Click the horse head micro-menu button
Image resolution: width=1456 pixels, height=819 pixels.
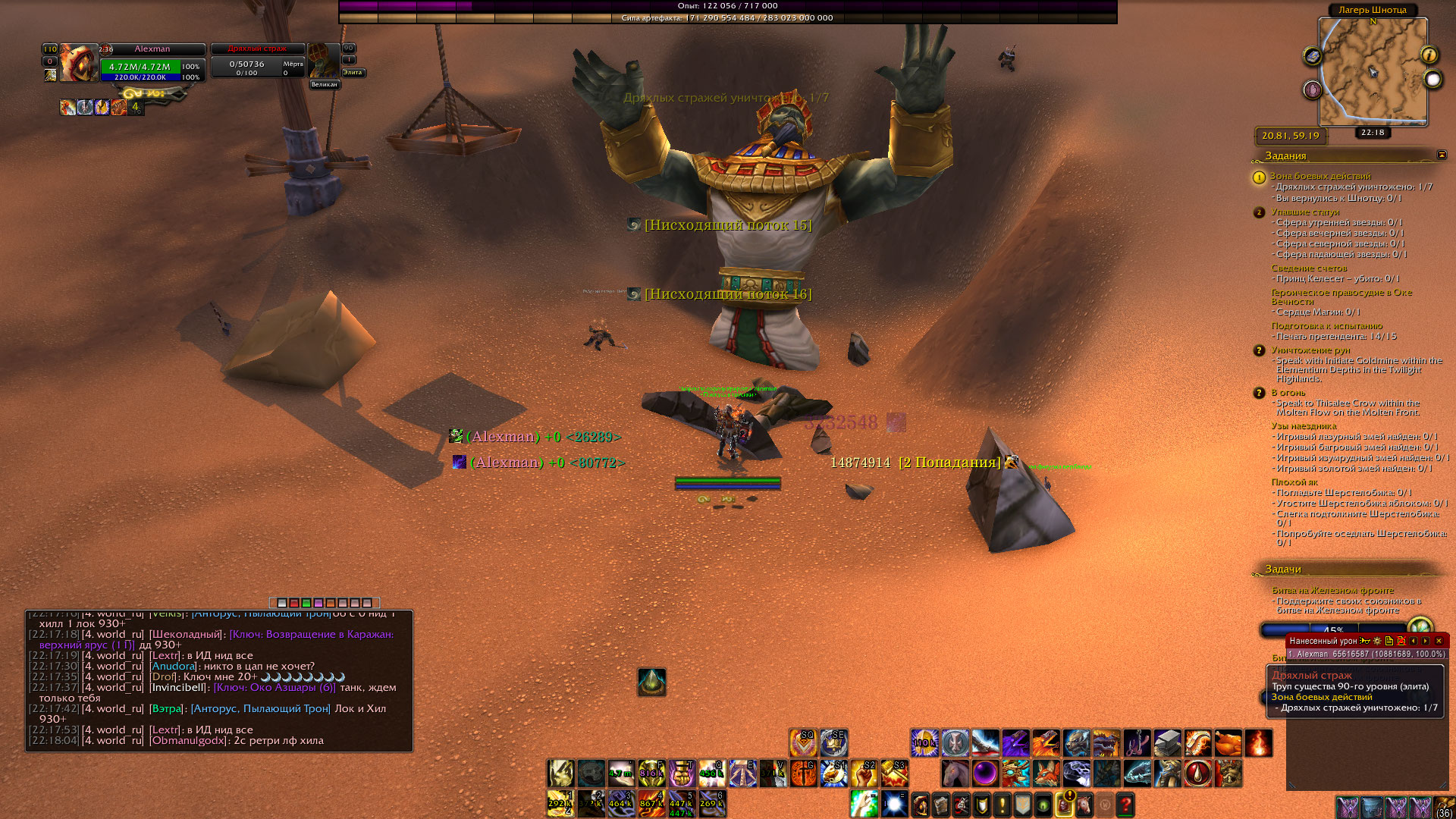(x=1084, y=804)
